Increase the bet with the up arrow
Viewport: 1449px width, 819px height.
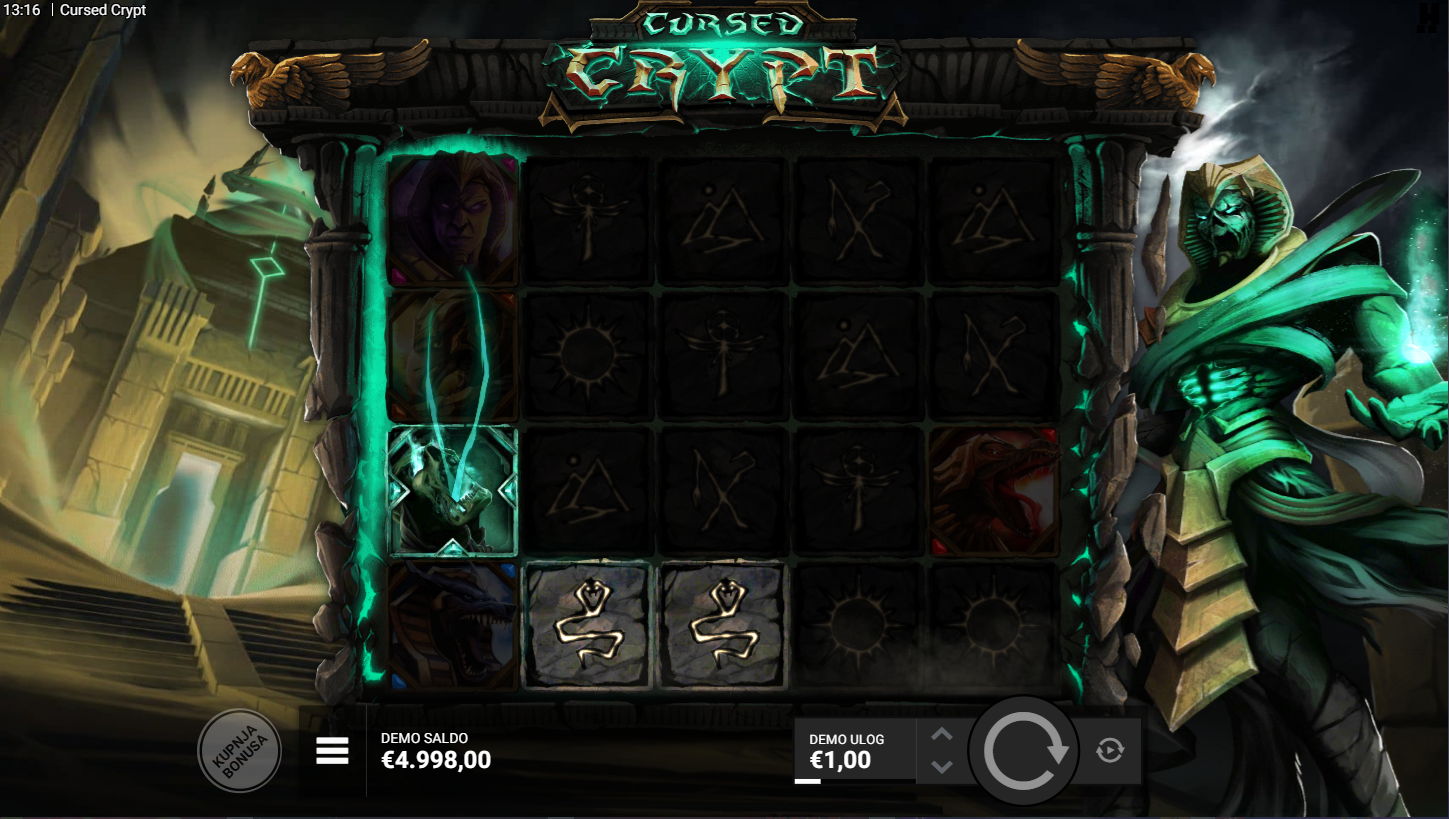click(942, 735)
